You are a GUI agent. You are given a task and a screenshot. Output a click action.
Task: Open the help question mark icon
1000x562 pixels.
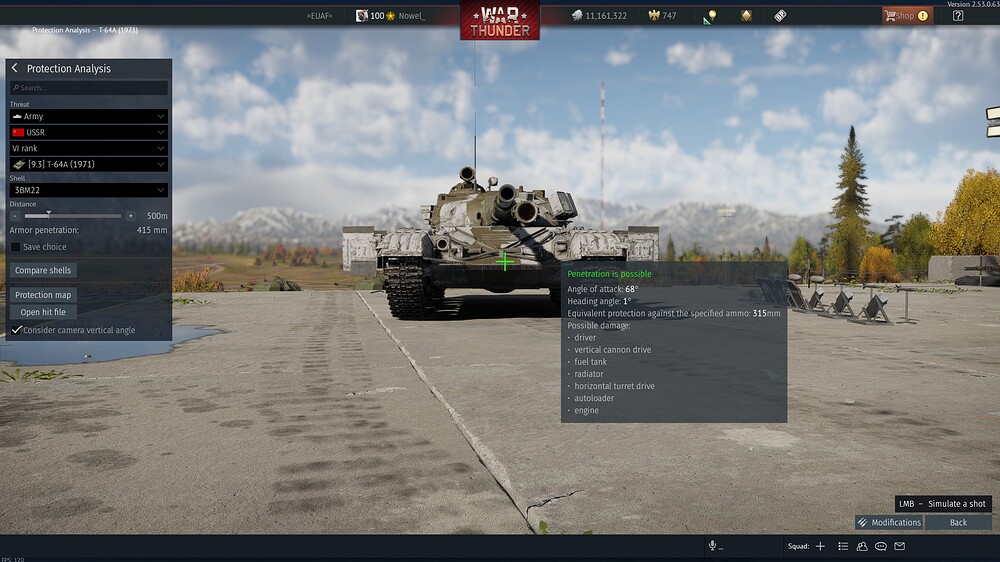click(x=958, y=16)
